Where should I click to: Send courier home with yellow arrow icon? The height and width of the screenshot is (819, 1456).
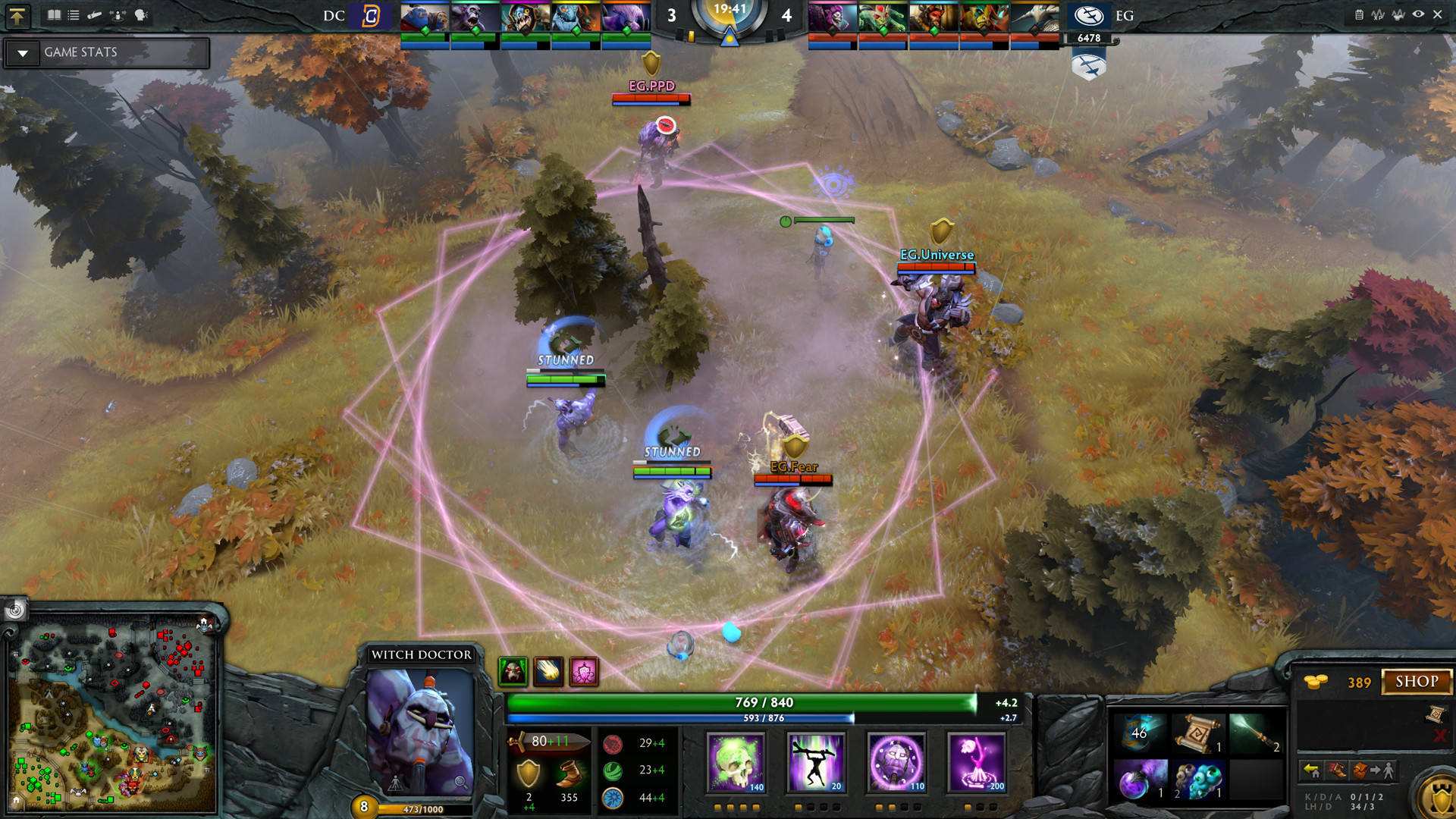1311,770
